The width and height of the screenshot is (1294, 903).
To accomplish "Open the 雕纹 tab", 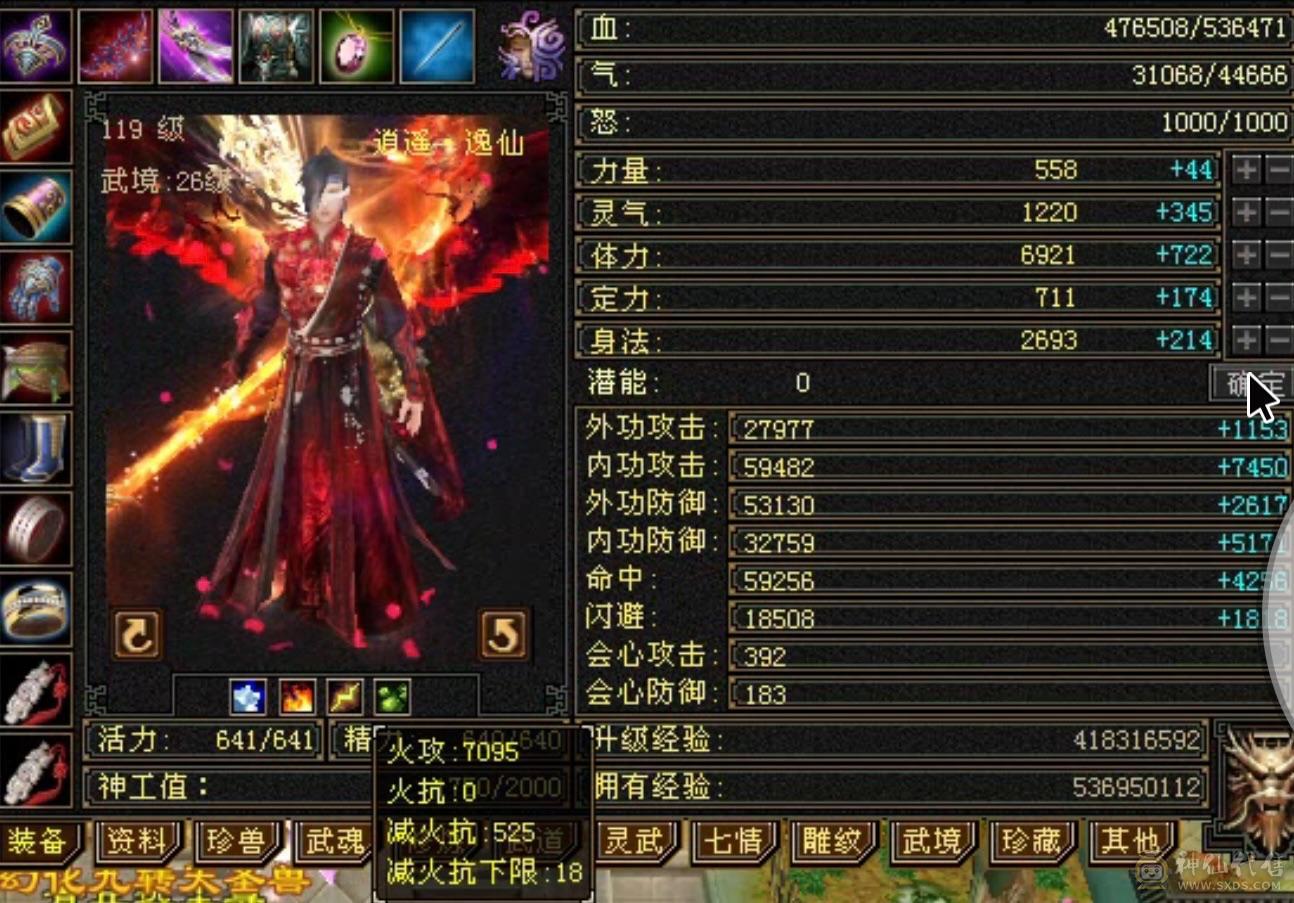I will [832, 845].
